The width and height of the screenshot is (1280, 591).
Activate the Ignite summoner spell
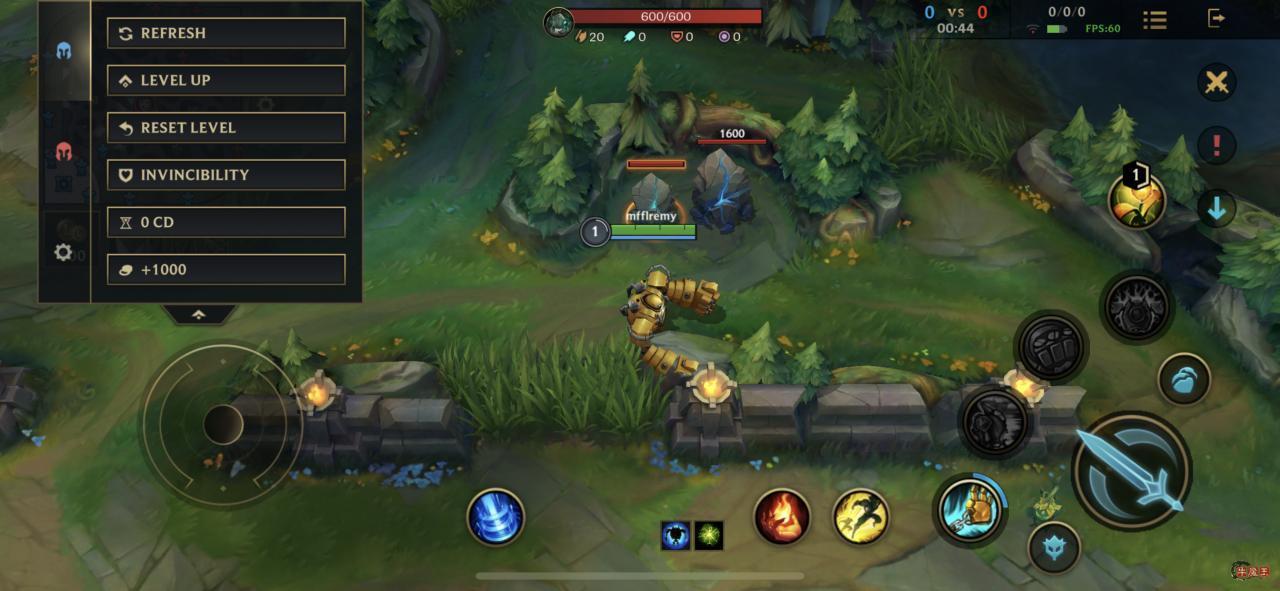[782, 517]
